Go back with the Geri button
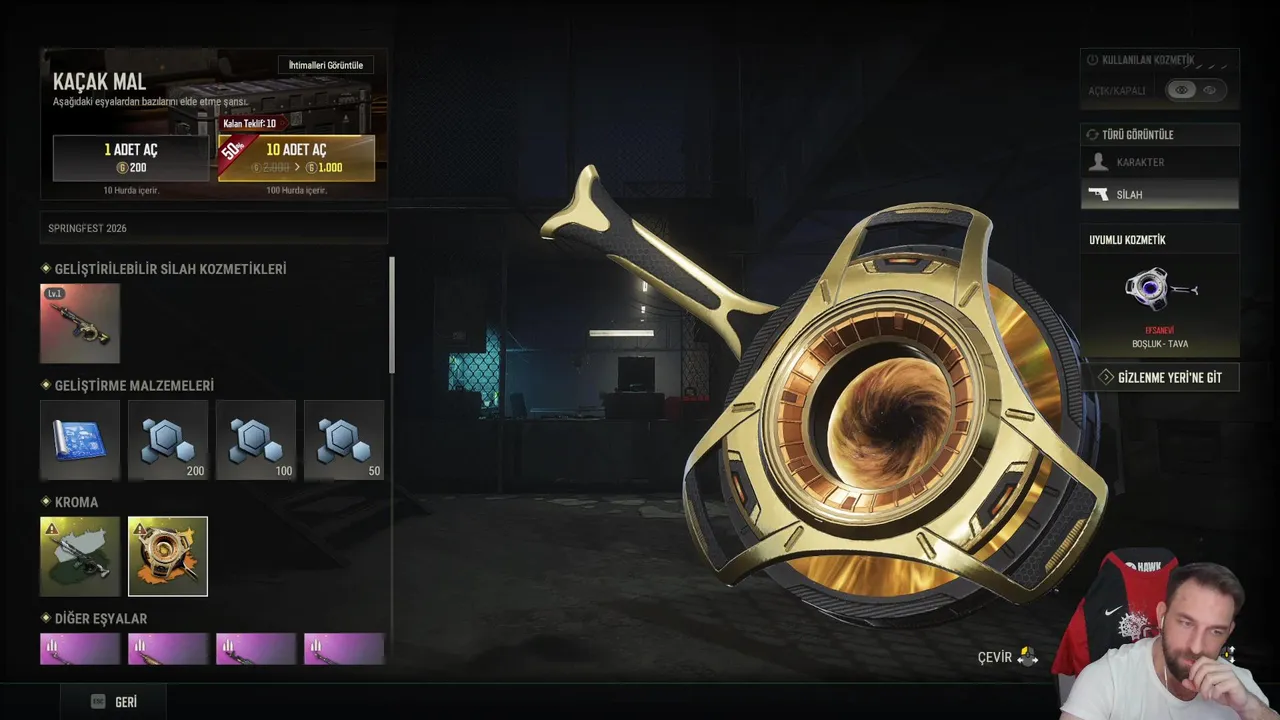Screen dimensions: 1280x720 click(x=114, y=702)
